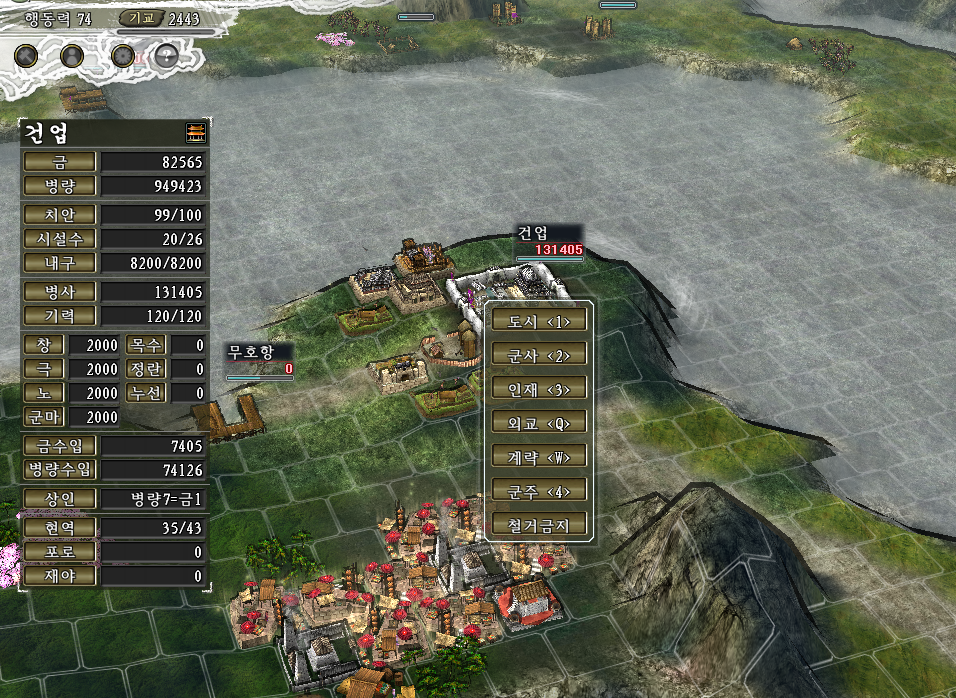Open the 도시 <1> city menu
This screenshot has height=698, width=956.
pyautogui.click(x=539, y=321)
